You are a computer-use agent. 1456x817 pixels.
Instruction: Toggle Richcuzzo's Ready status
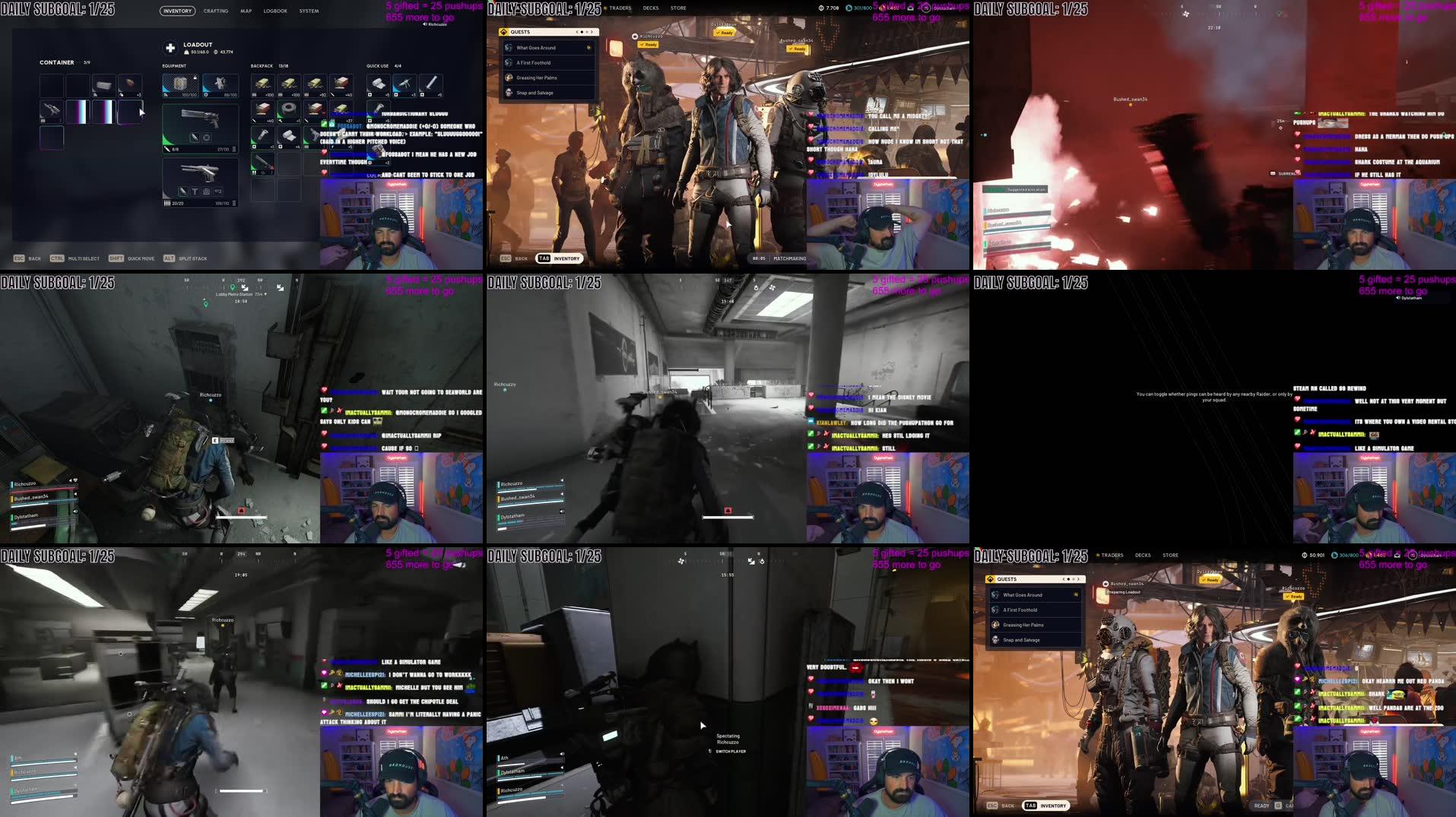click(648, 45)
